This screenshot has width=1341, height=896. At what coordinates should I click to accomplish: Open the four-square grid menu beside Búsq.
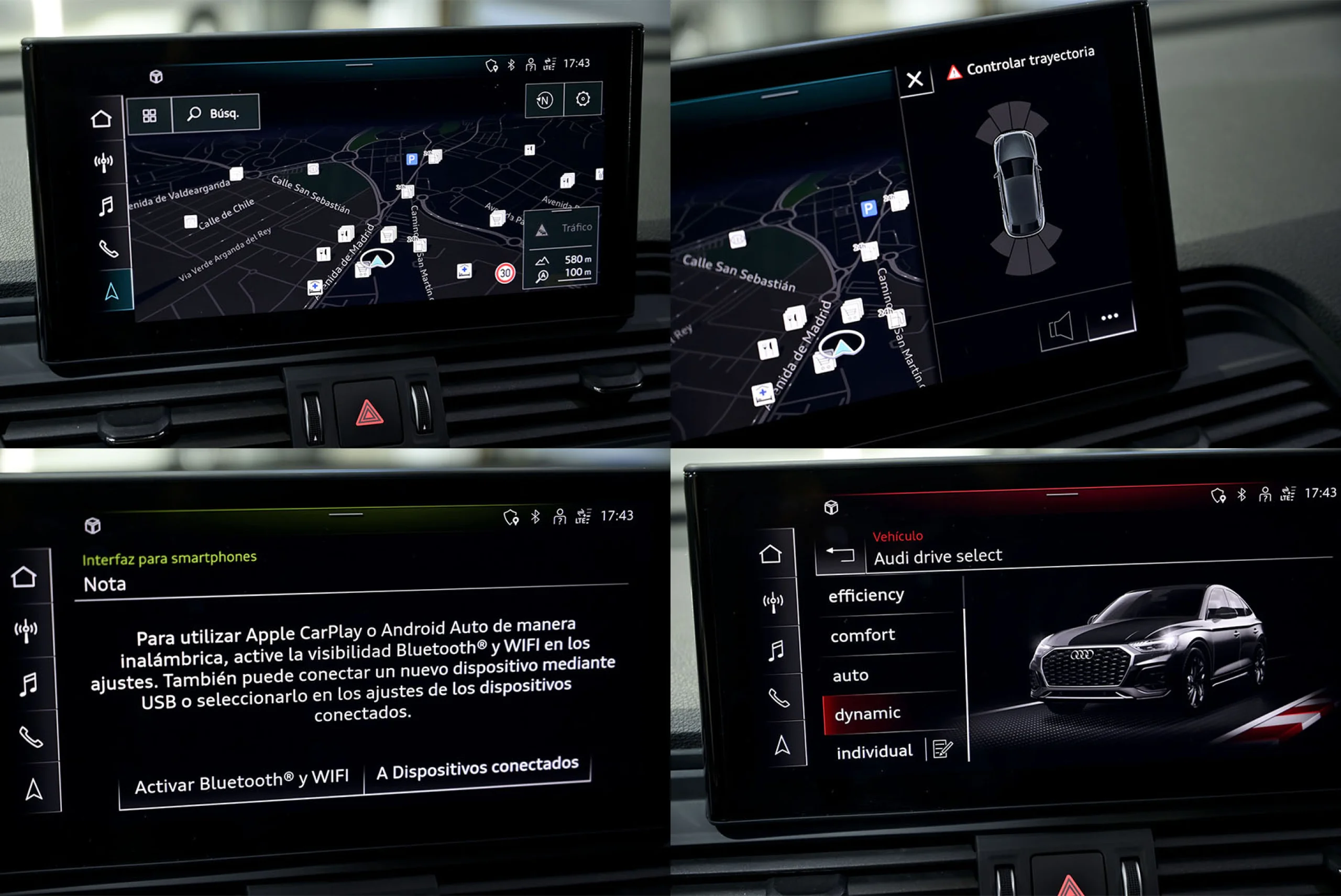(149, 116)
